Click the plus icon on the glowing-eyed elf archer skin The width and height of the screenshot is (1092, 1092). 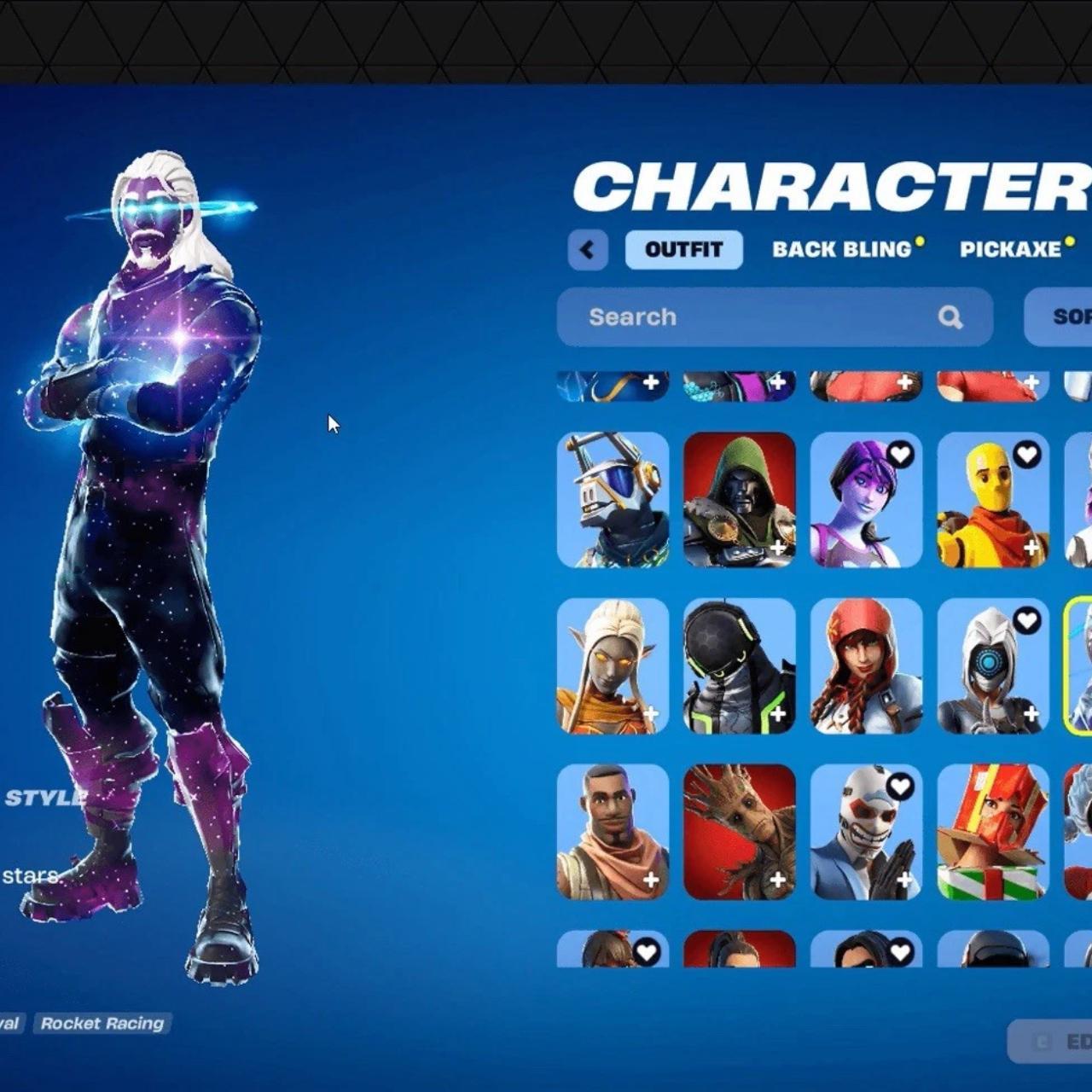tap(652, 715)
